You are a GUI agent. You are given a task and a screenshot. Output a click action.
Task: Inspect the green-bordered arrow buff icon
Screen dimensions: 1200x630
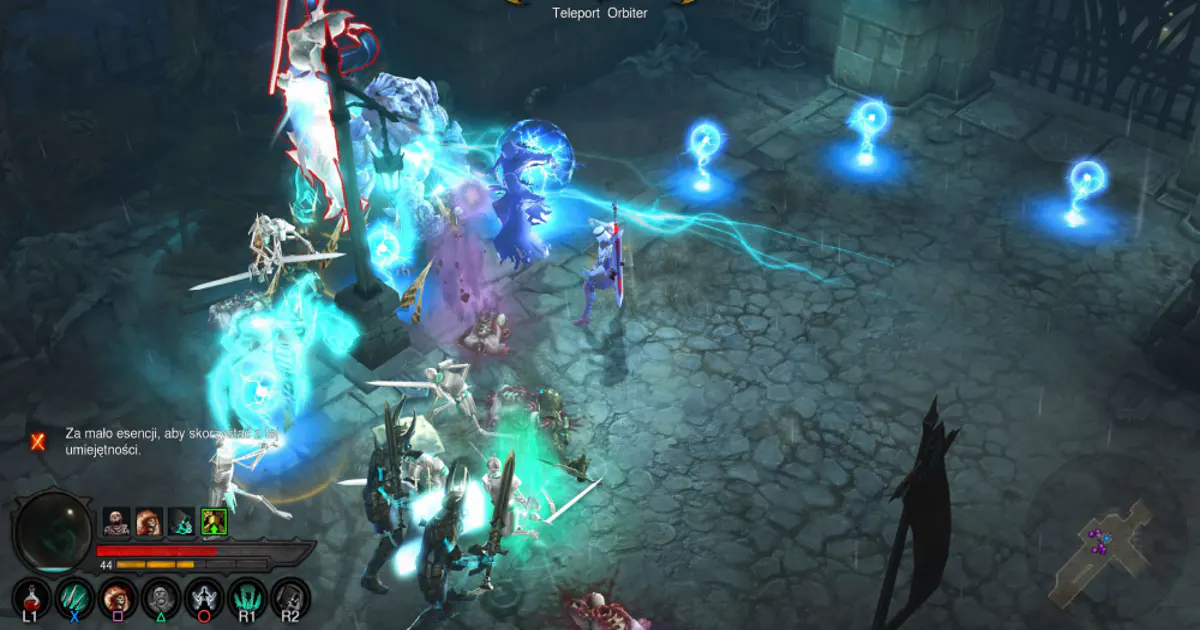[x=214, y=521]
